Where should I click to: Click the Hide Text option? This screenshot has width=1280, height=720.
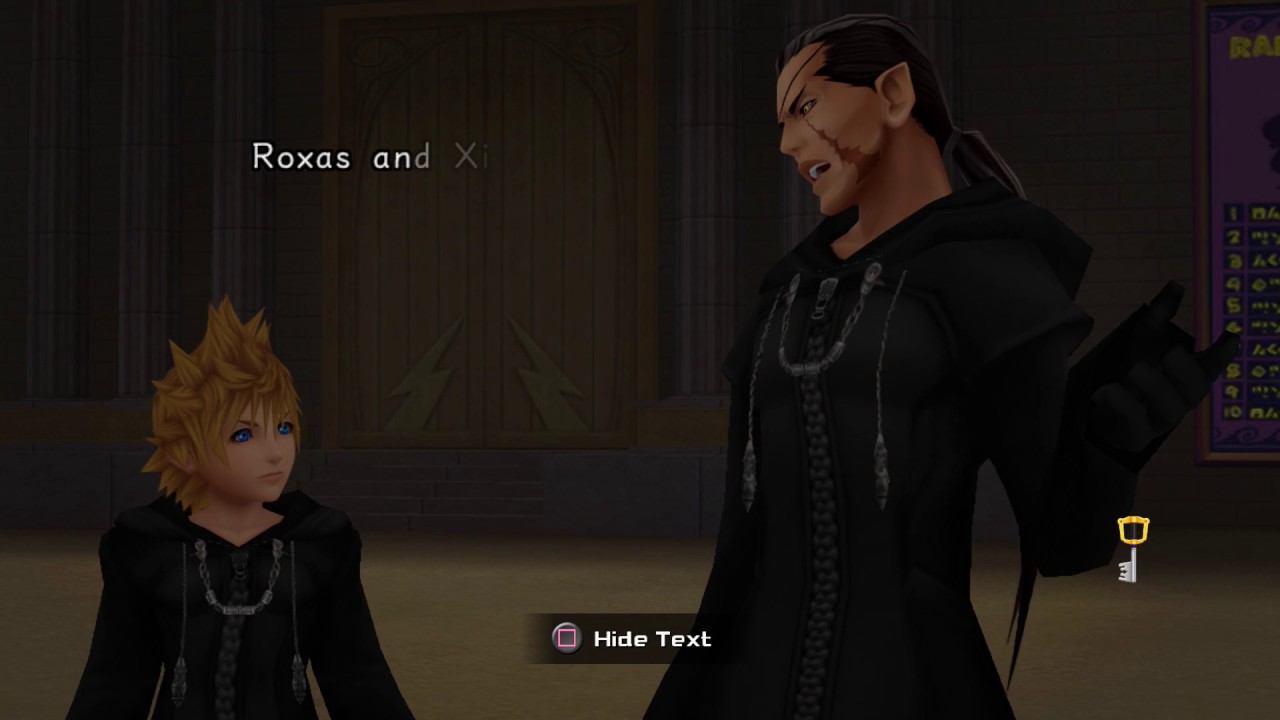[632, 639]
